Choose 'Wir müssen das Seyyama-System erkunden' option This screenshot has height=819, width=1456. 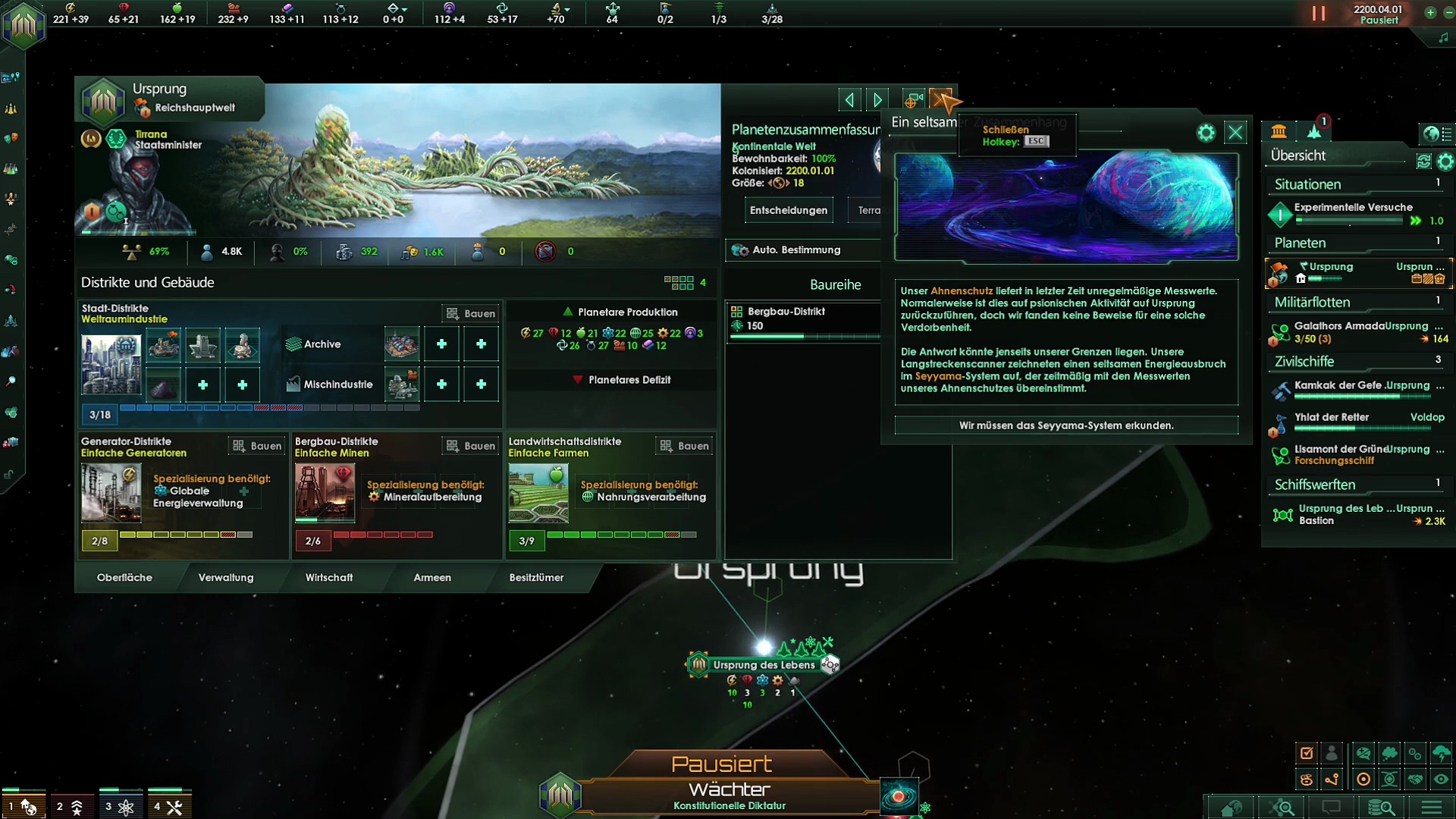[x=1065, y=425]
